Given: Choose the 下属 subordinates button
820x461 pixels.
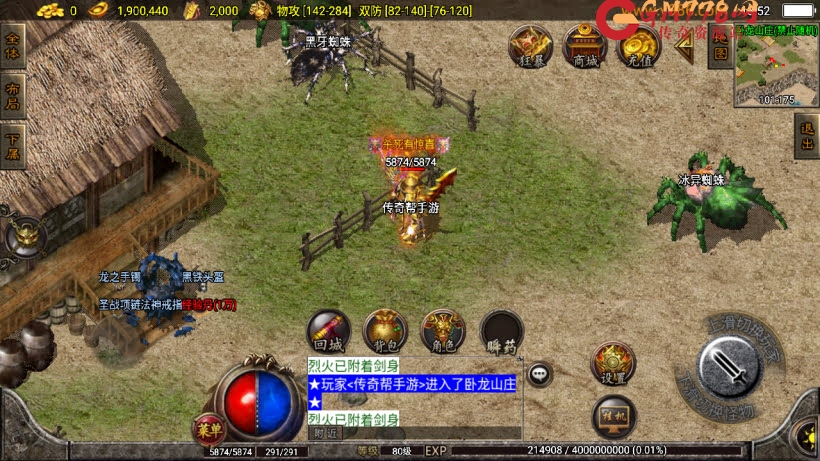Looking at the screenshot, I should click(x=13, y=137).
